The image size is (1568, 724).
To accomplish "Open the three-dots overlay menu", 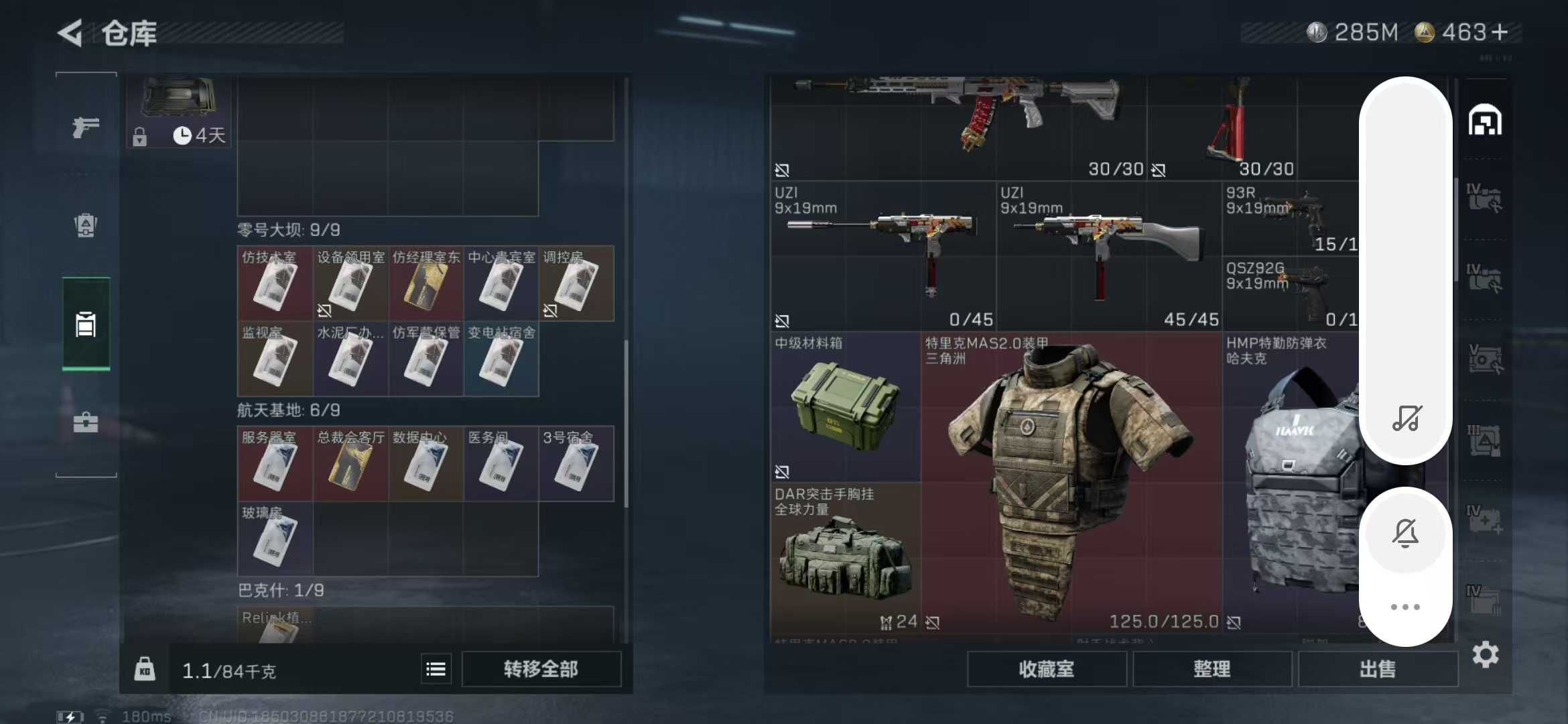I will (1405, 607).
